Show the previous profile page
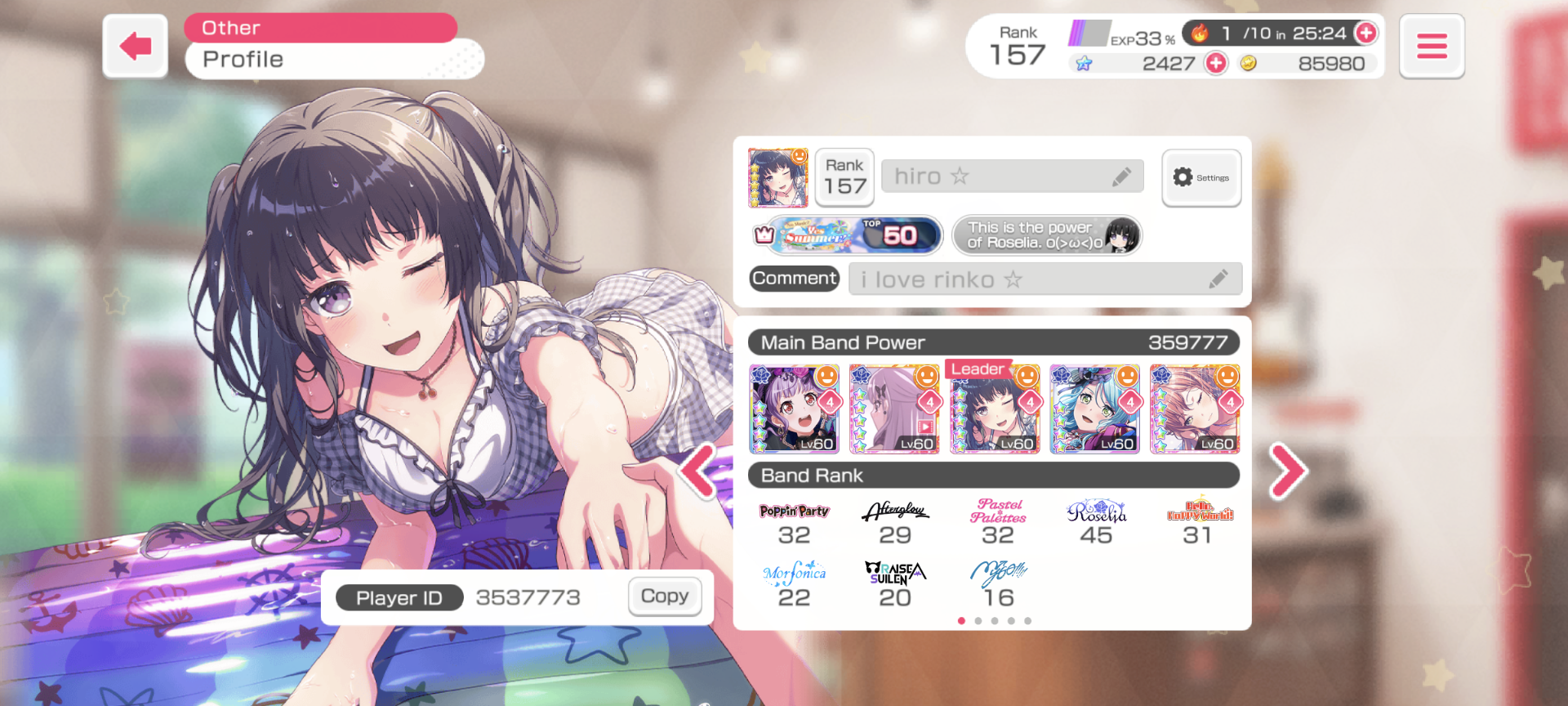Viewport: 1568px width, 706px height. pyautogui.click(x=698, y=471)
